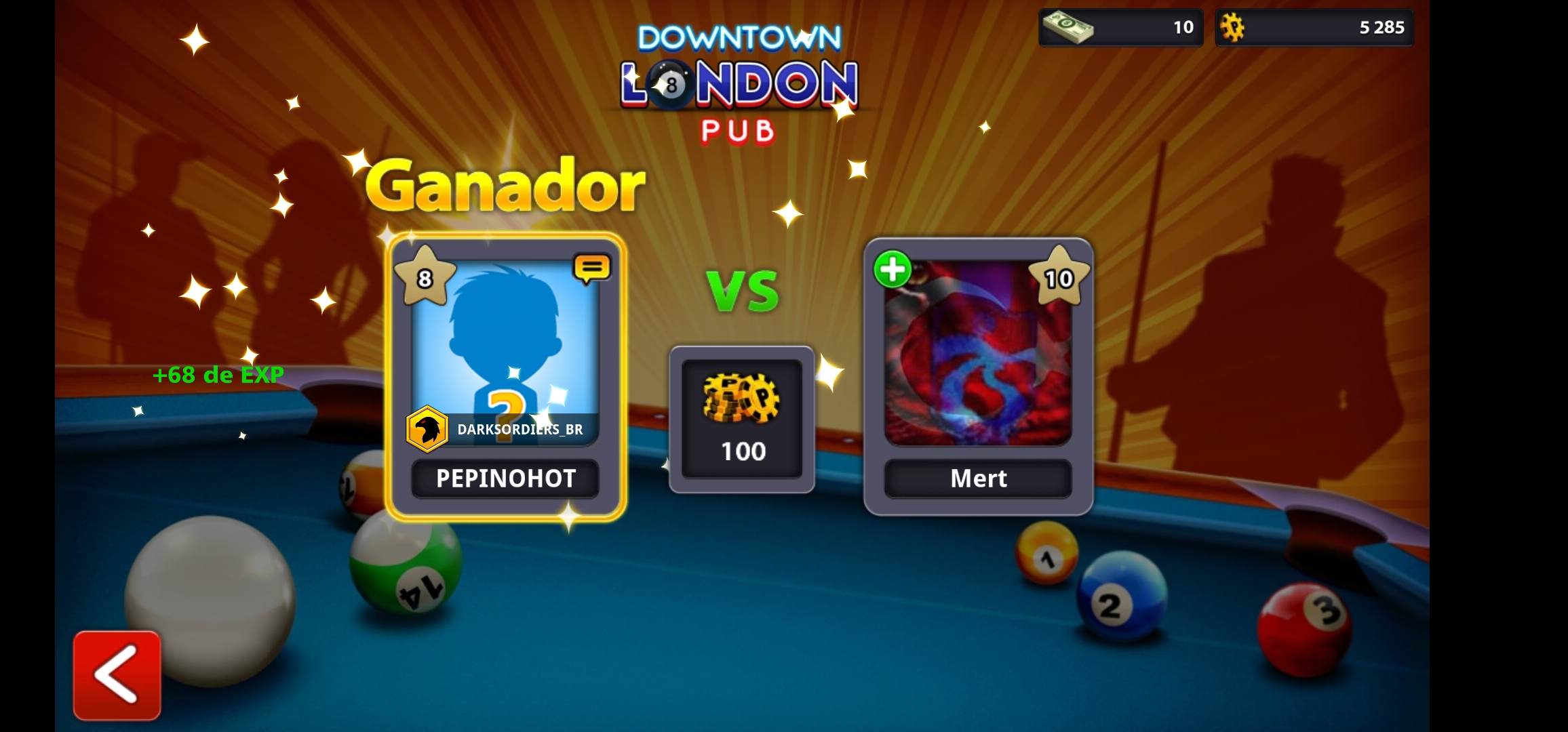The image size is (1568, 732).
Task: Open the yellow chat bubble on PEPINOHOT's card
Action: 591,268
